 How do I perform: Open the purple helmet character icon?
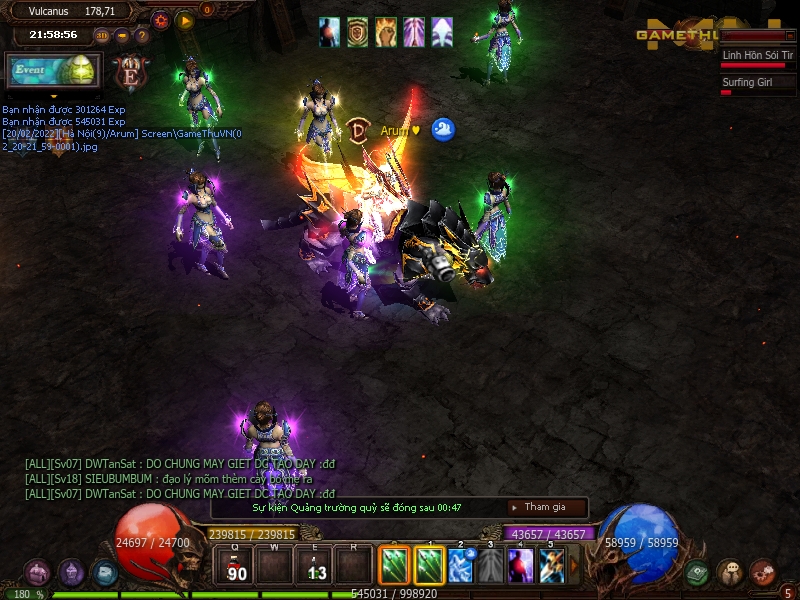(x=71, y=572)
